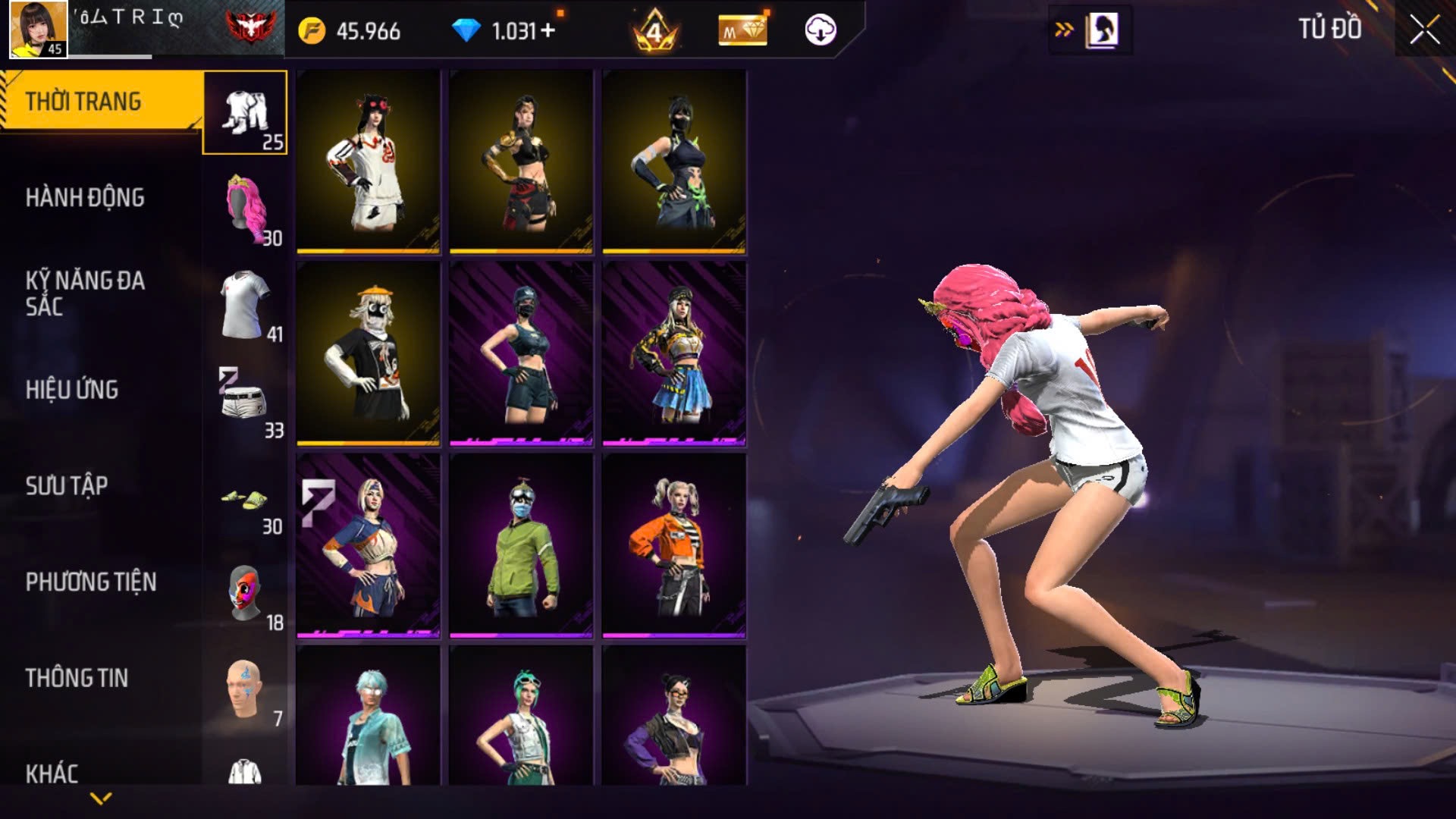Viewport: 1456px width, 819px height.
Task: Open the player profile avatar
Action: [38, 30]
